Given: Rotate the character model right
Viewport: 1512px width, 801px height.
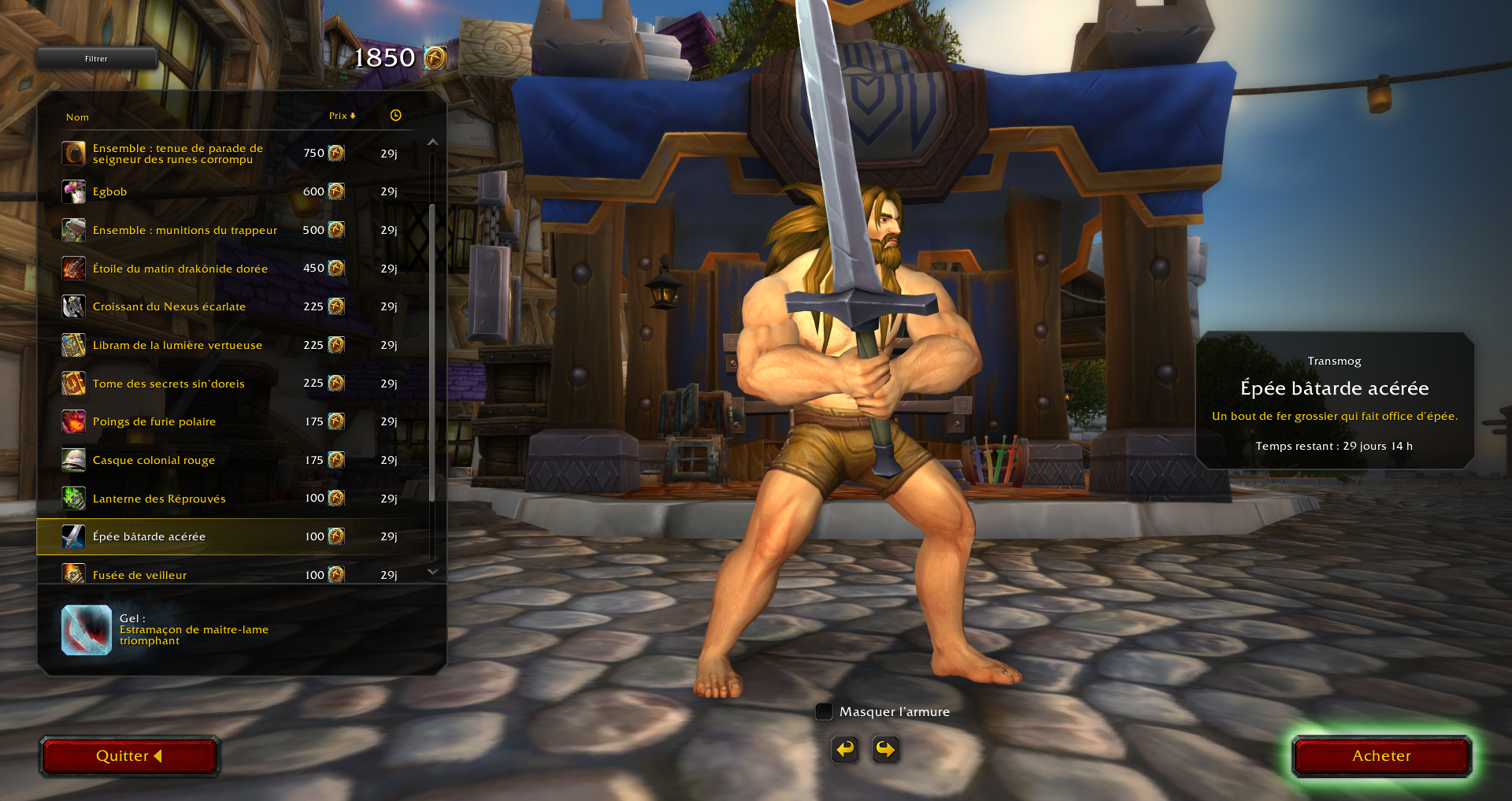Looking at the screenshot, I should (x=885, y=749).
